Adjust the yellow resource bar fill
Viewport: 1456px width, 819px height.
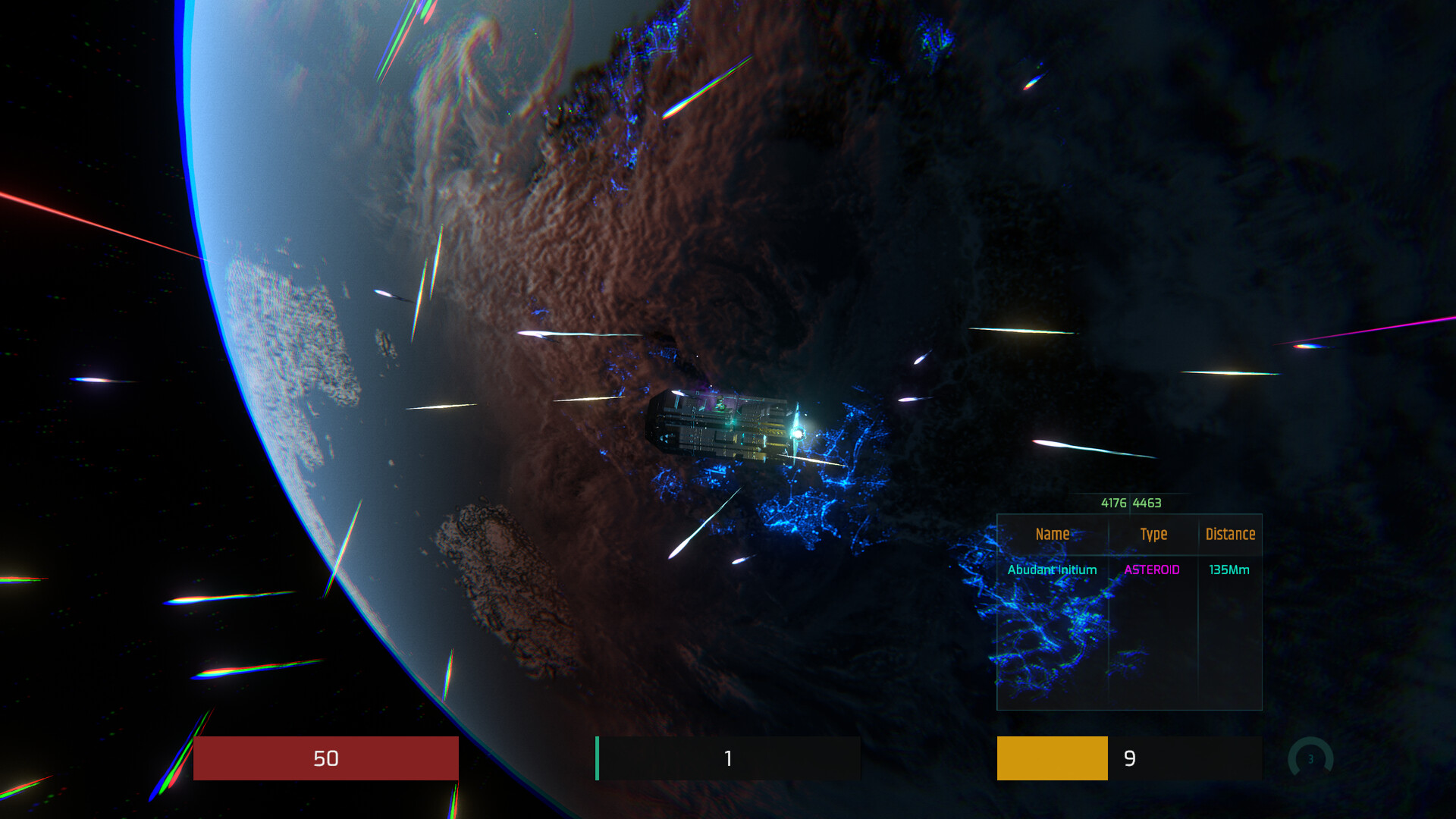coord(1051,758)
